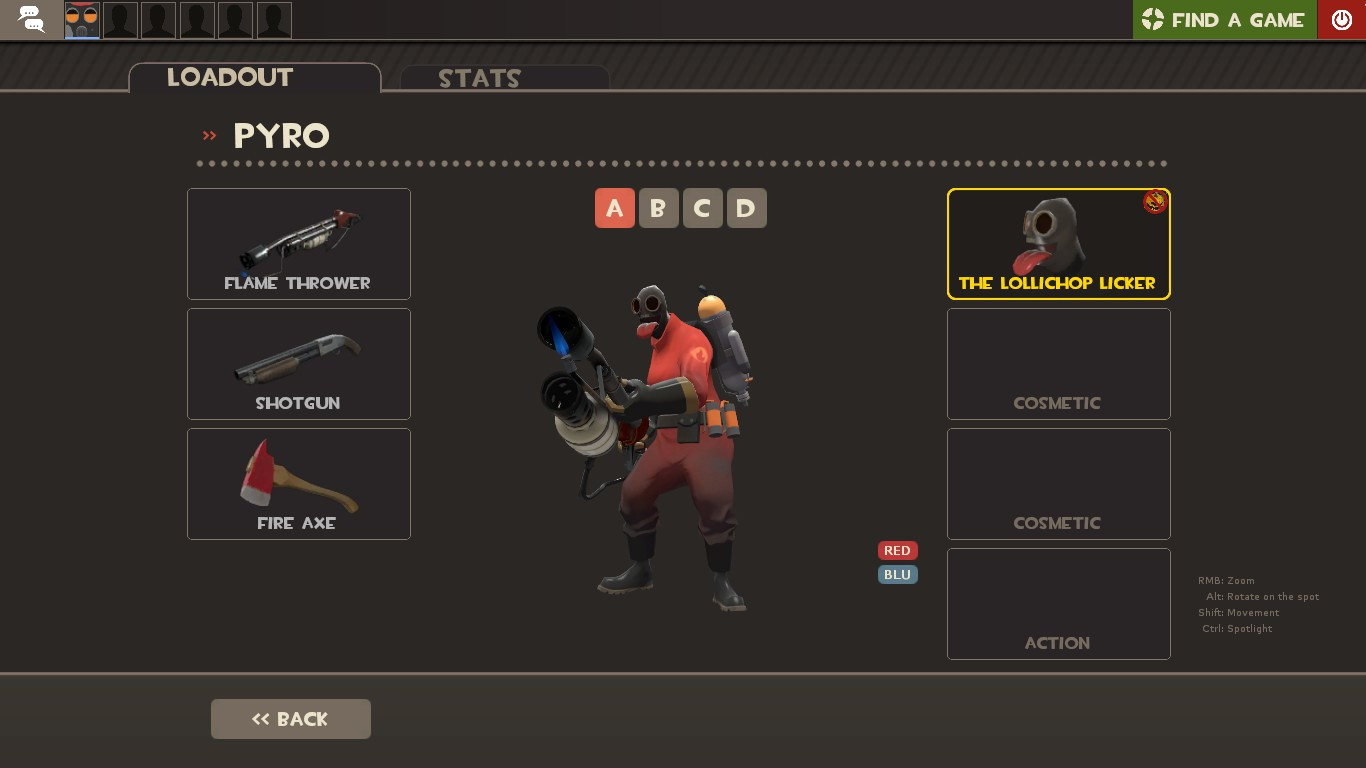Switch to the Stats tab
1366x768 pixels.
pyautogui.click(x=480, y=79)
